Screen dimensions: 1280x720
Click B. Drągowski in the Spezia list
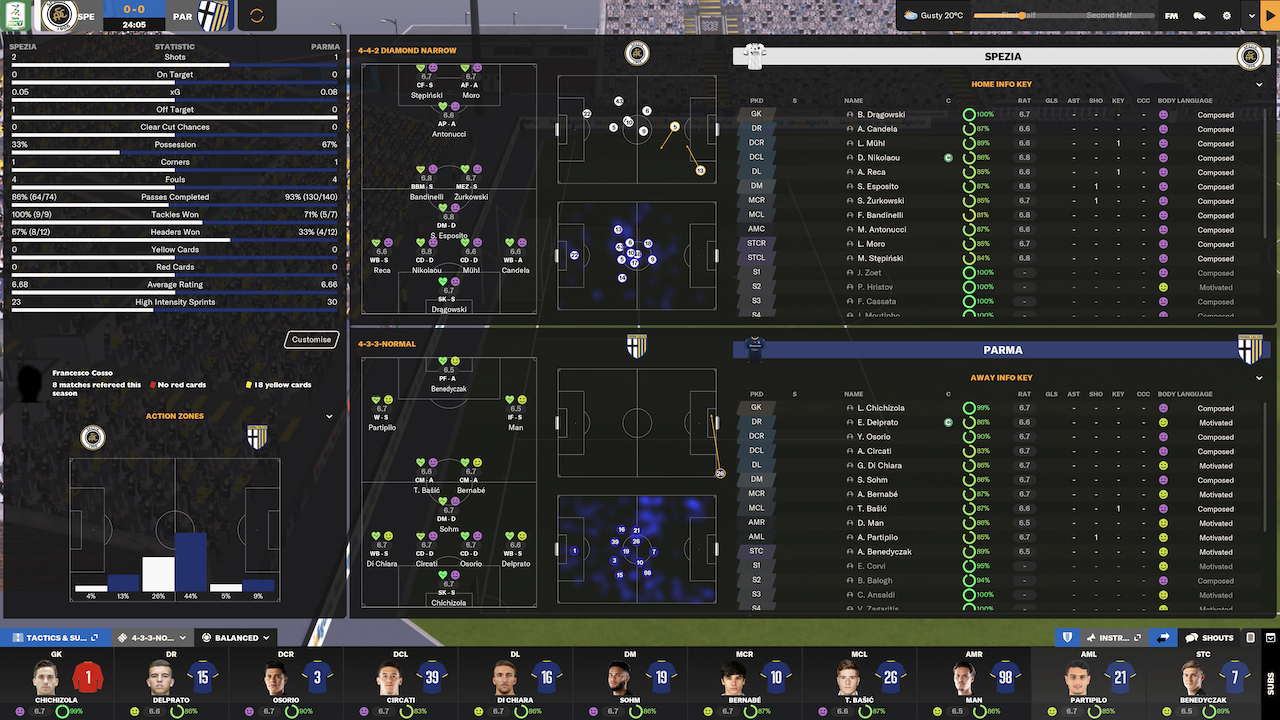(x=881, y=115)
